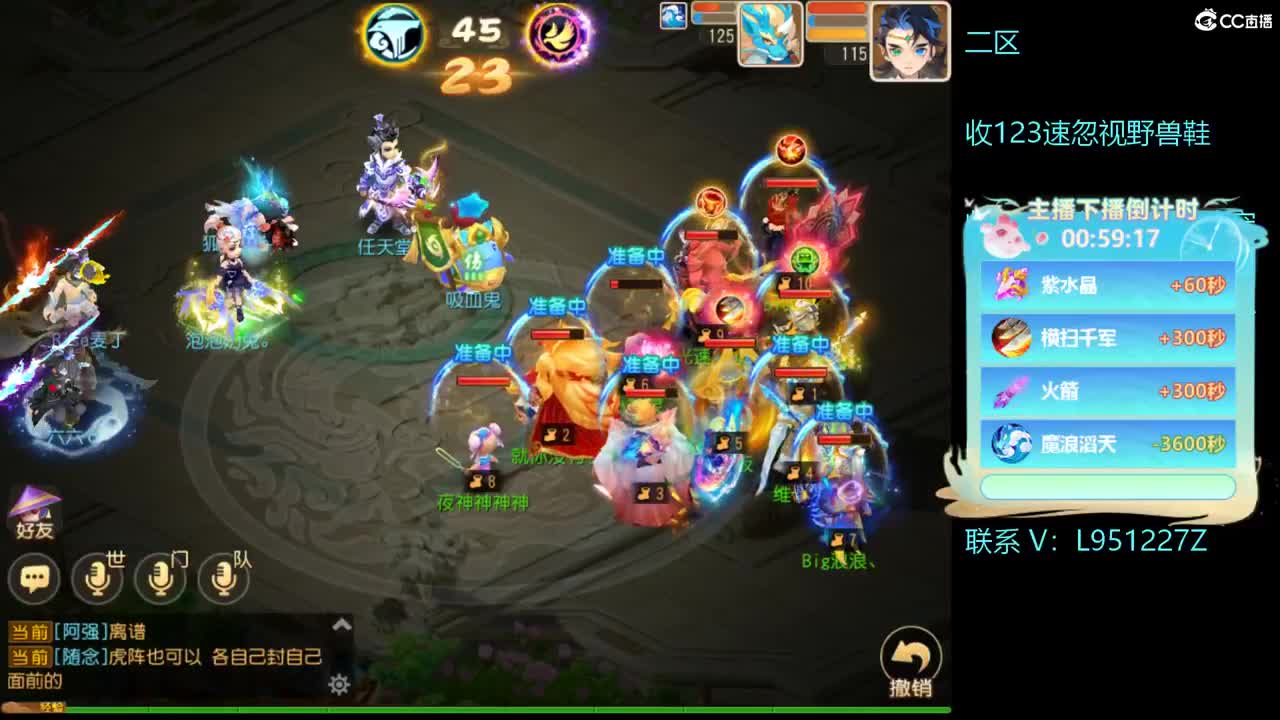Click the sect voice mic icon 门
This screenshot has height=720, width=1280.
point(162,578)
